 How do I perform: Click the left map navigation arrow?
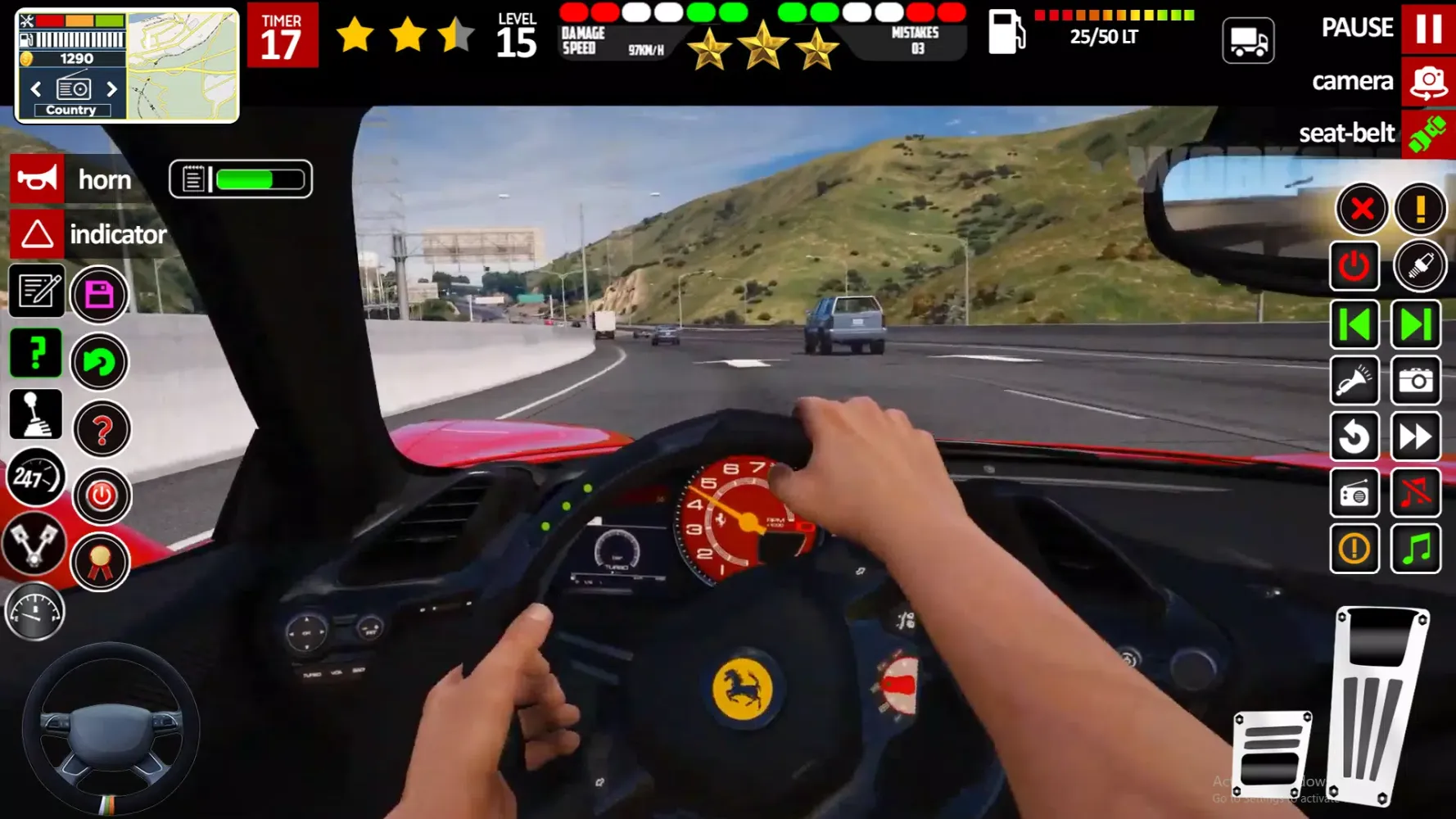pos(34,88)
